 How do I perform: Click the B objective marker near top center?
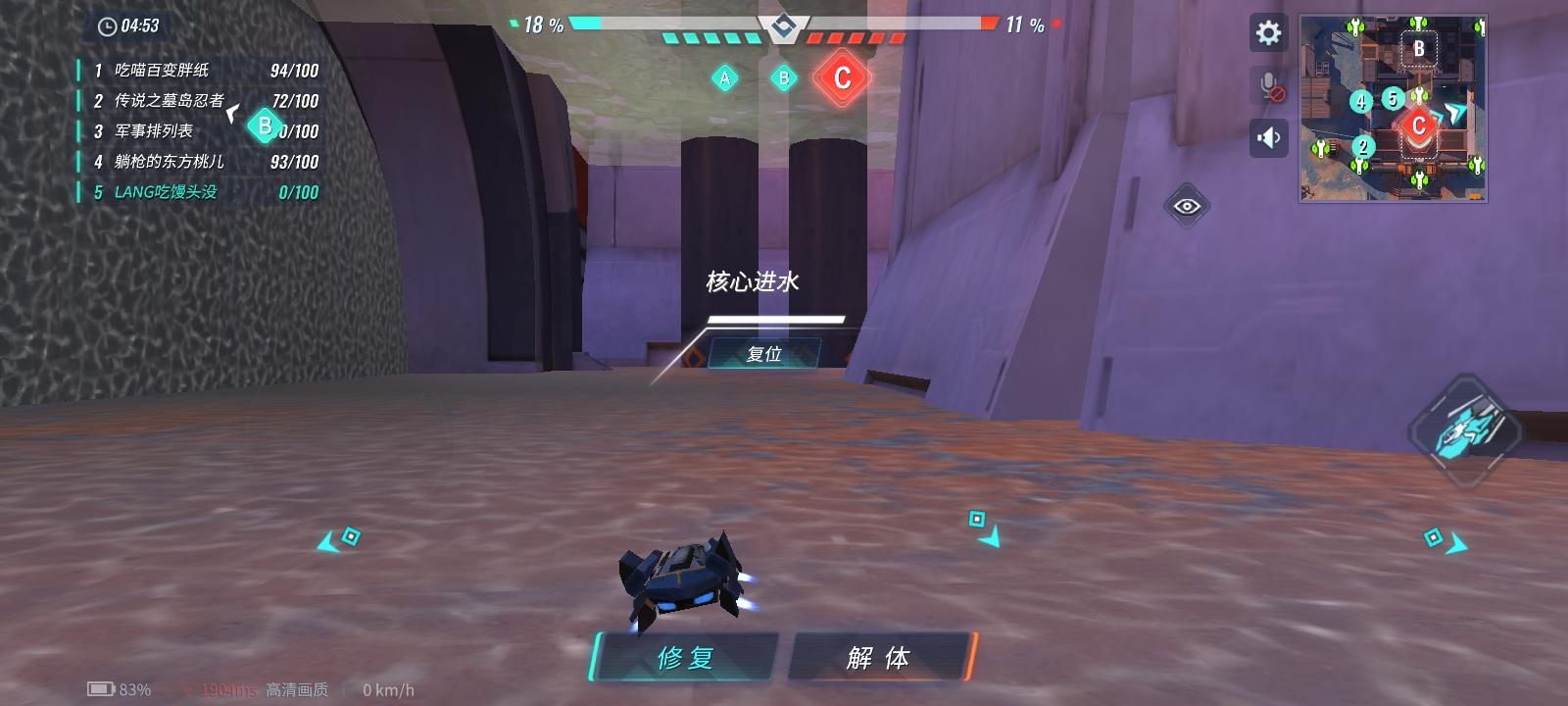pos(783,77)
